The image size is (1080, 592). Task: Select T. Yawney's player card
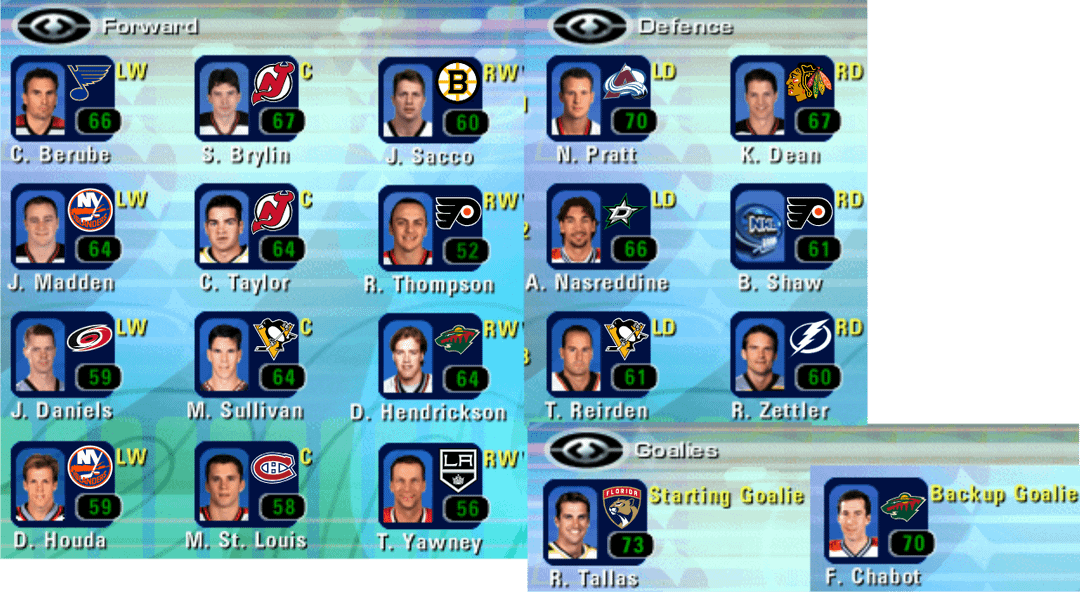(x=431, y=485)
